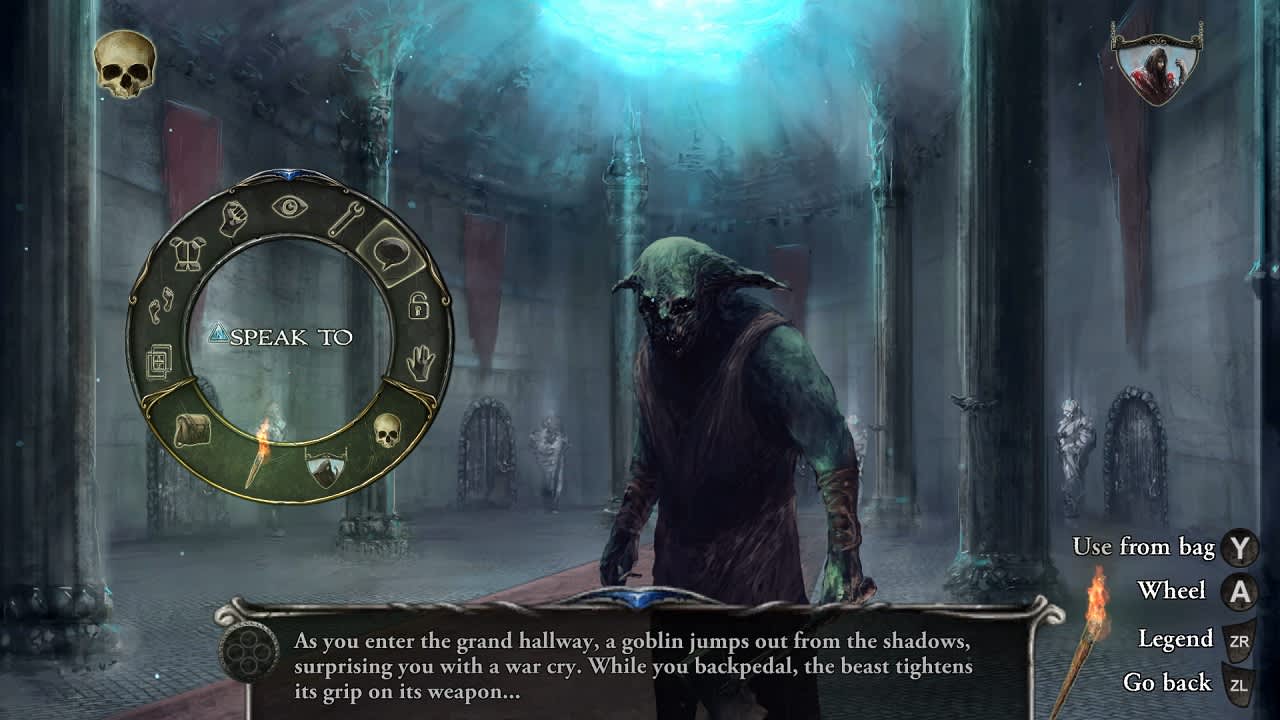Click the character portrait banner top-right
The height and width of the screenshot is (720, 1280).
click(x=1157, y=70)
